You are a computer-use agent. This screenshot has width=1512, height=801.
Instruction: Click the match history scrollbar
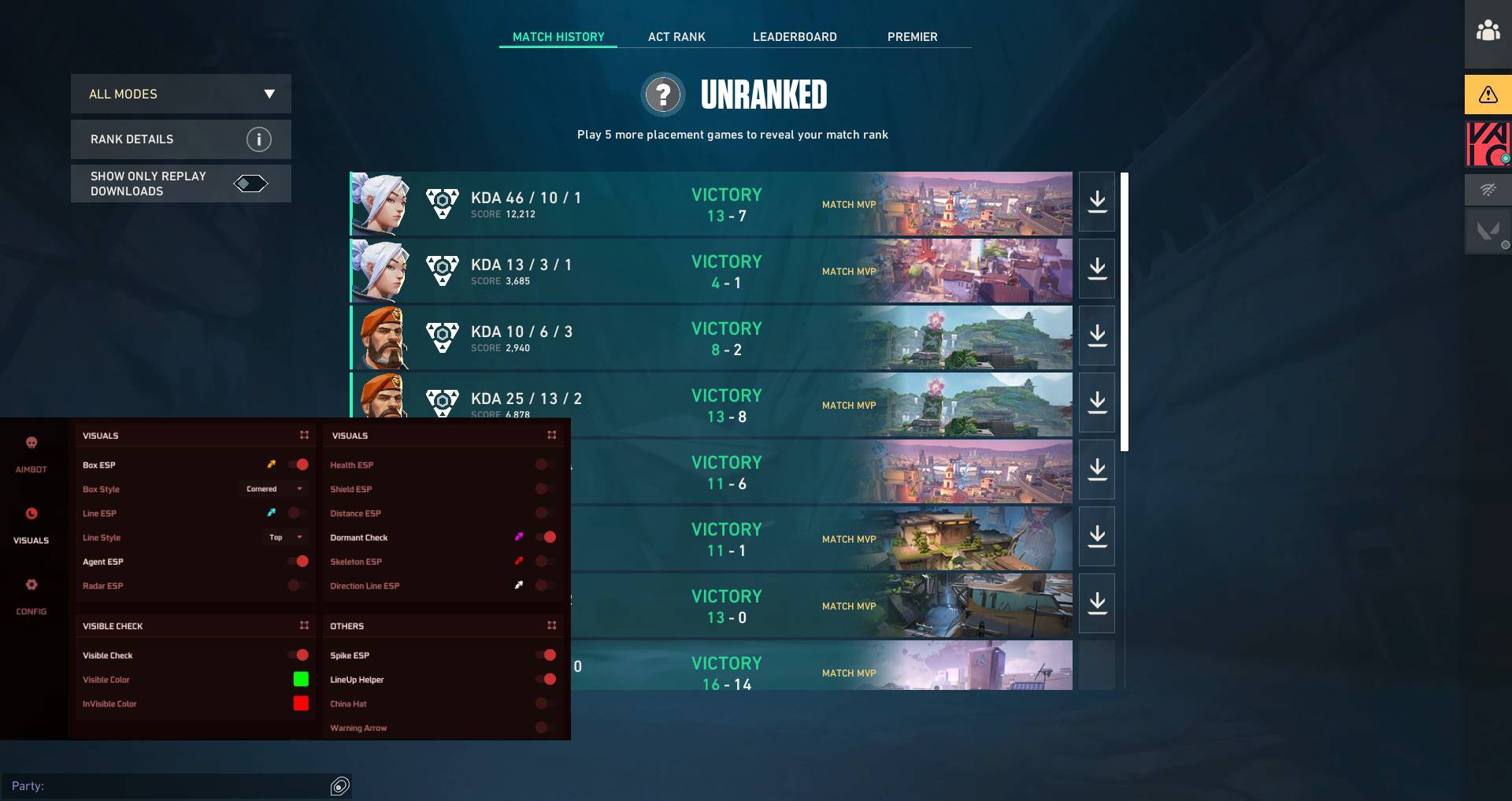(x=1125, y=312)
